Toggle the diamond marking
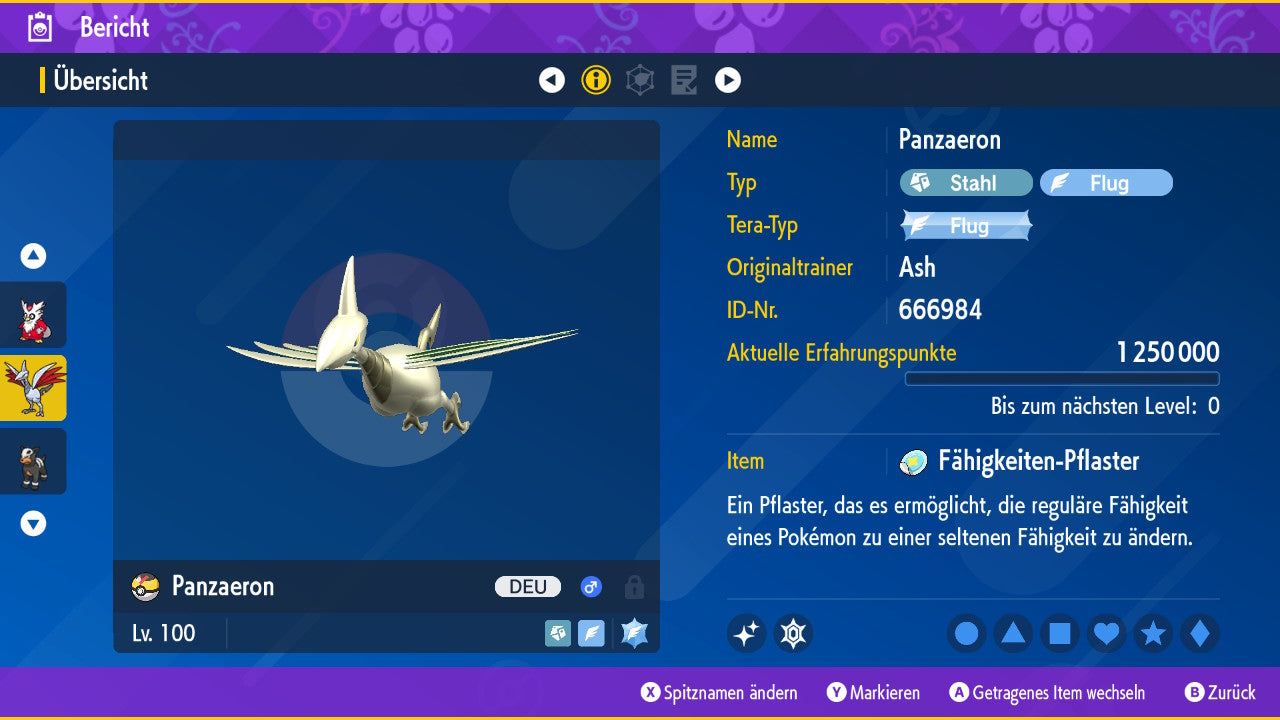Image resolution: width=1280 pixels, height=720 pixels. [1200, 634]
